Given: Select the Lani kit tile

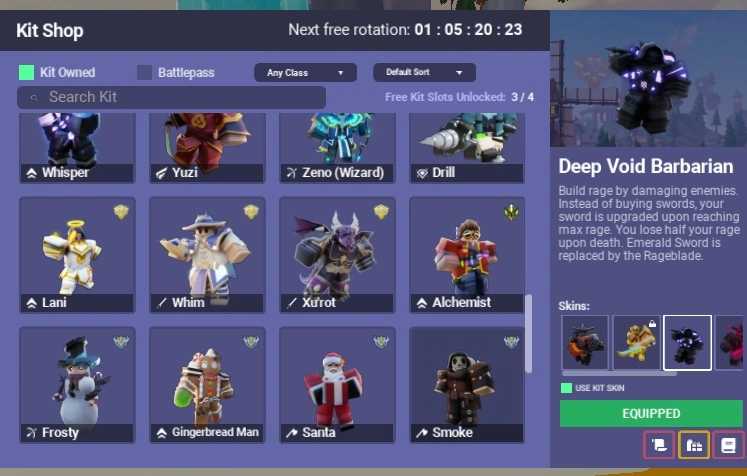Looking at the screenshot, I should tap(77, 255).
